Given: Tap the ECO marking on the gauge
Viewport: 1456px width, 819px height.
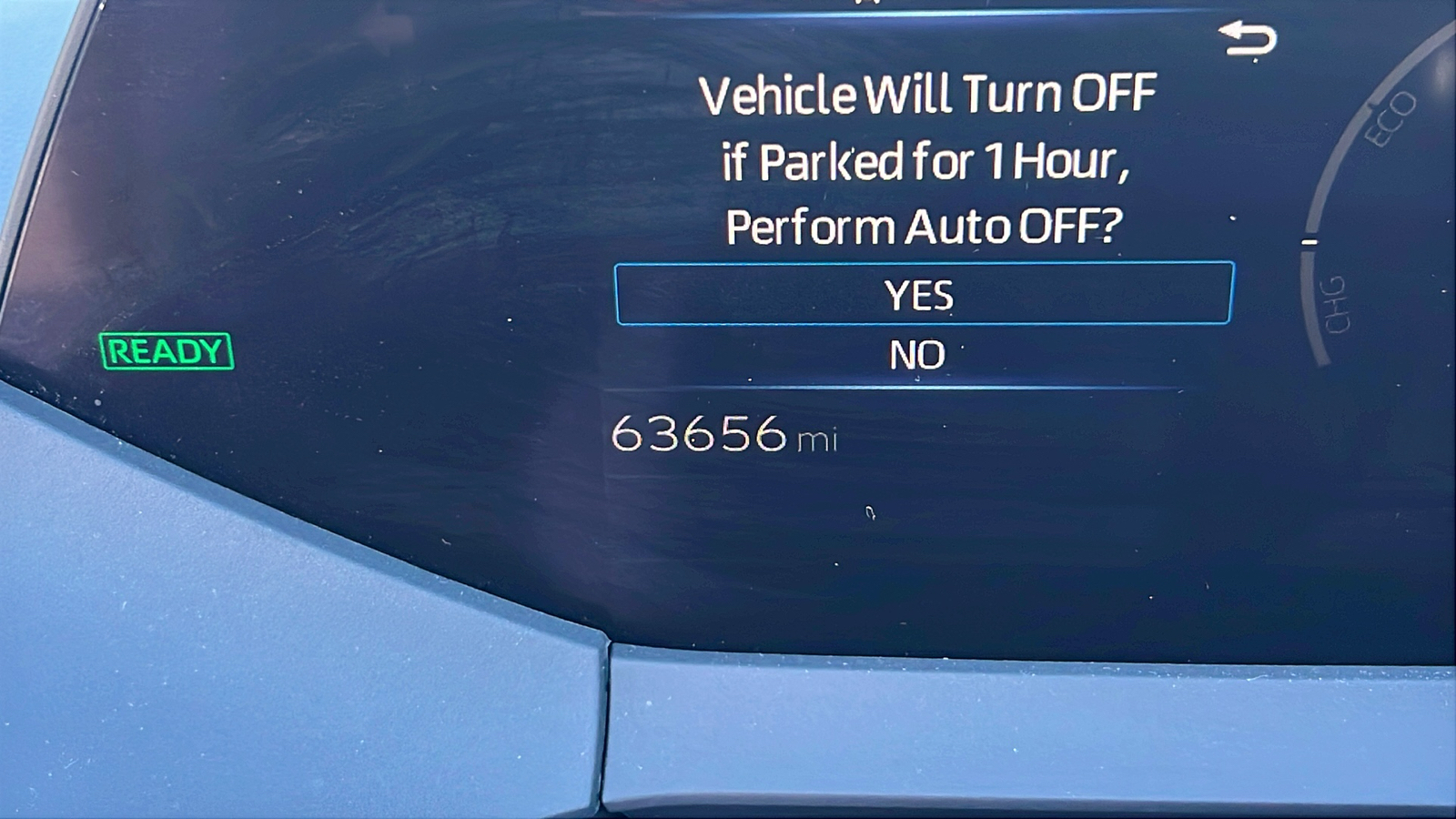Looking at the screenshot, I should (1392, 116).
